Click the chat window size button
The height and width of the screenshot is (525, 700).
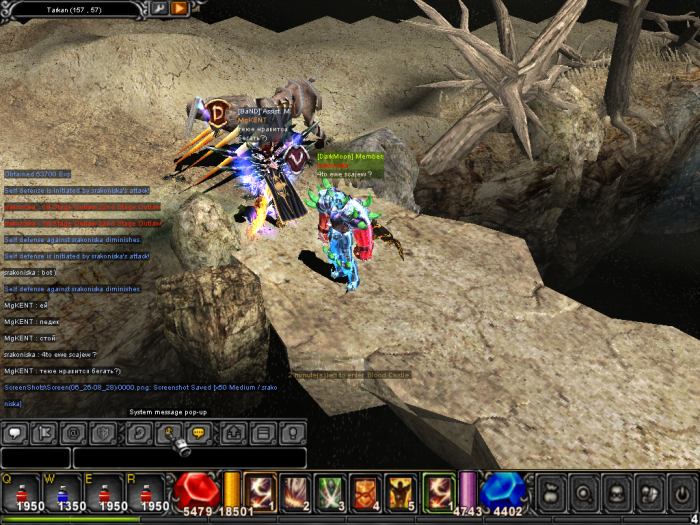pyautogui.click(x=264, y=434)
